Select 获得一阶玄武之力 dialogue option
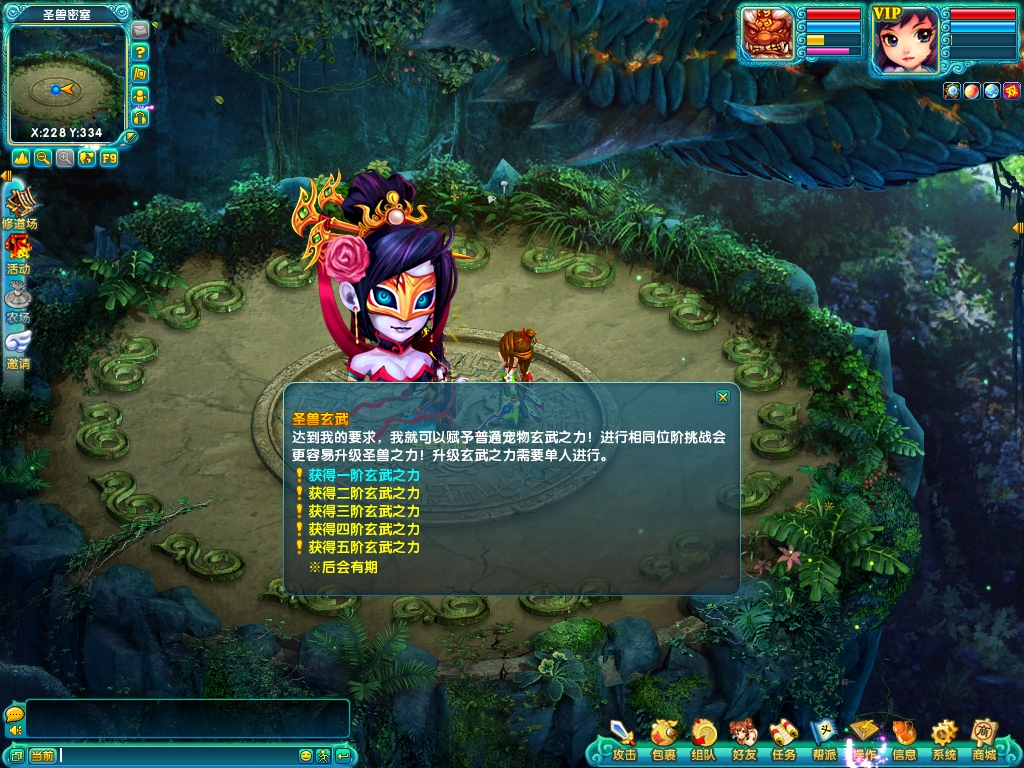1024x768 pixels. click(x=363, y=475)
